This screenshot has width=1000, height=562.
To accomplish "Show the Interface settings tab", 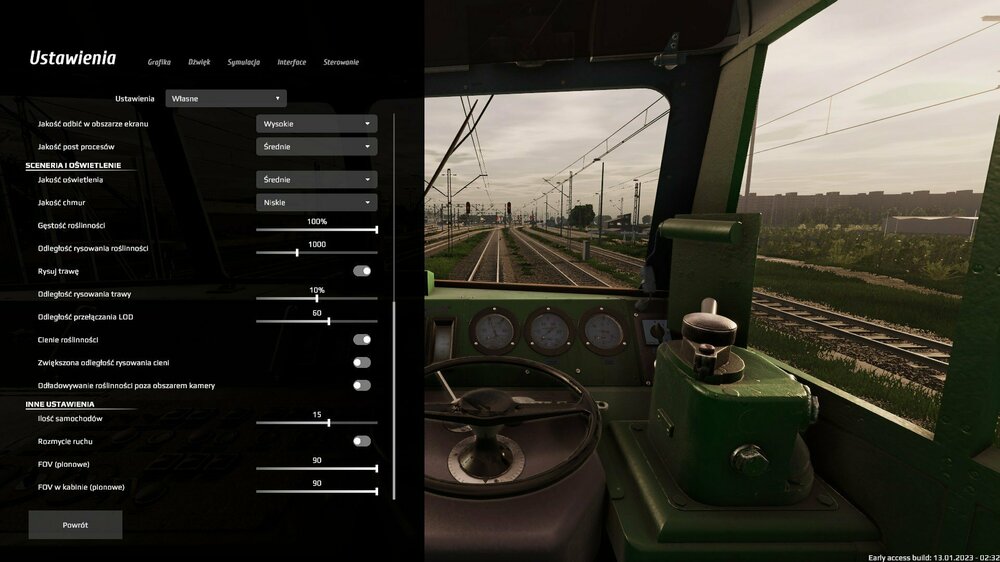I will (292, 62).
